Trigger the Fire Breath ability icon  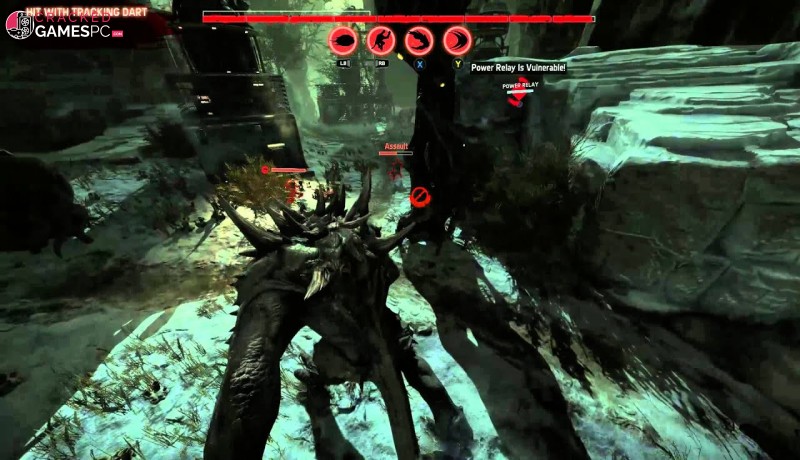point(419,40)
